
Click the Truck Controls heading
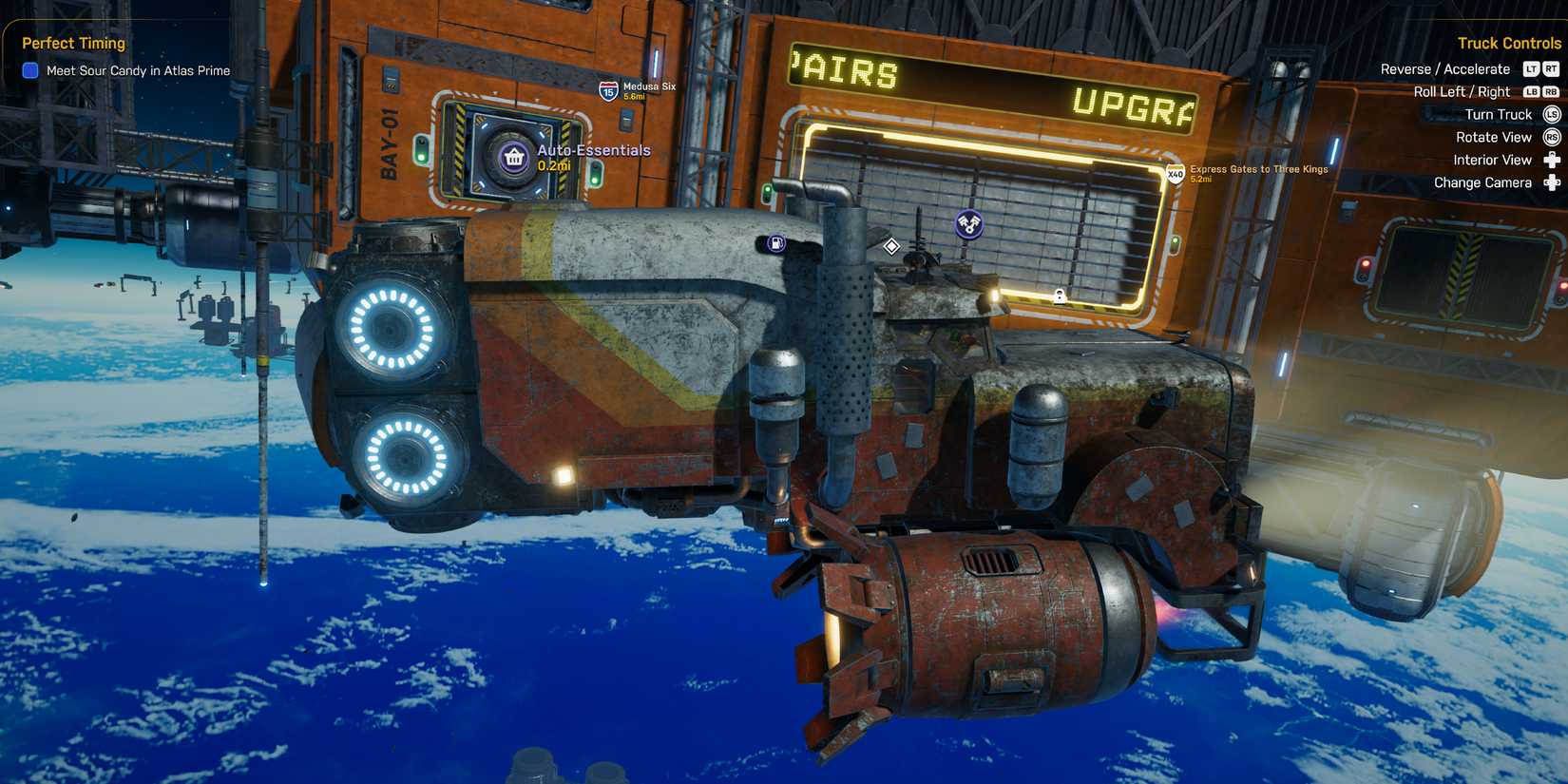click(1508, 43)
